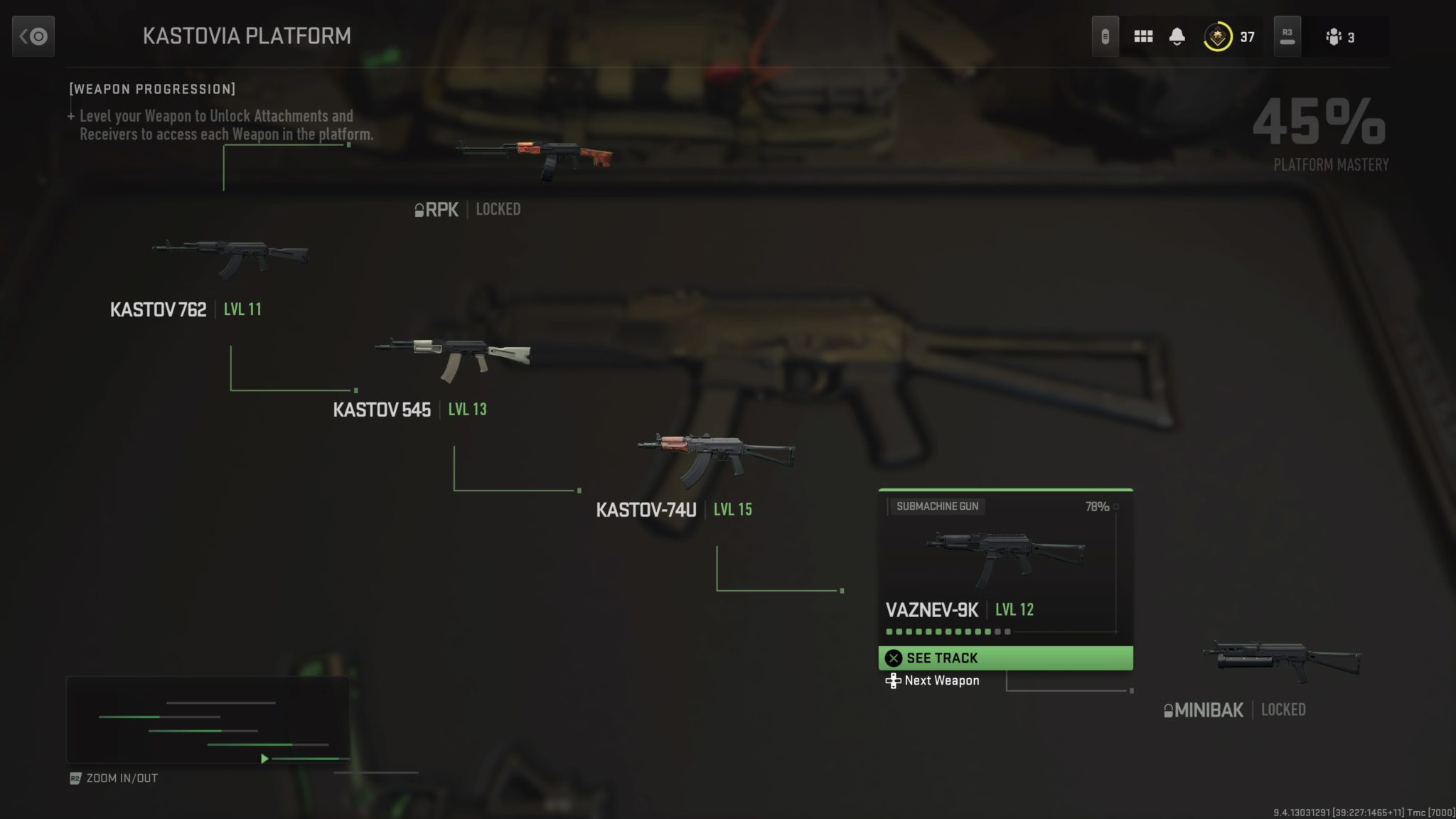Click the Next Weapon label
1456x819 pixels.
coord(941,680)
